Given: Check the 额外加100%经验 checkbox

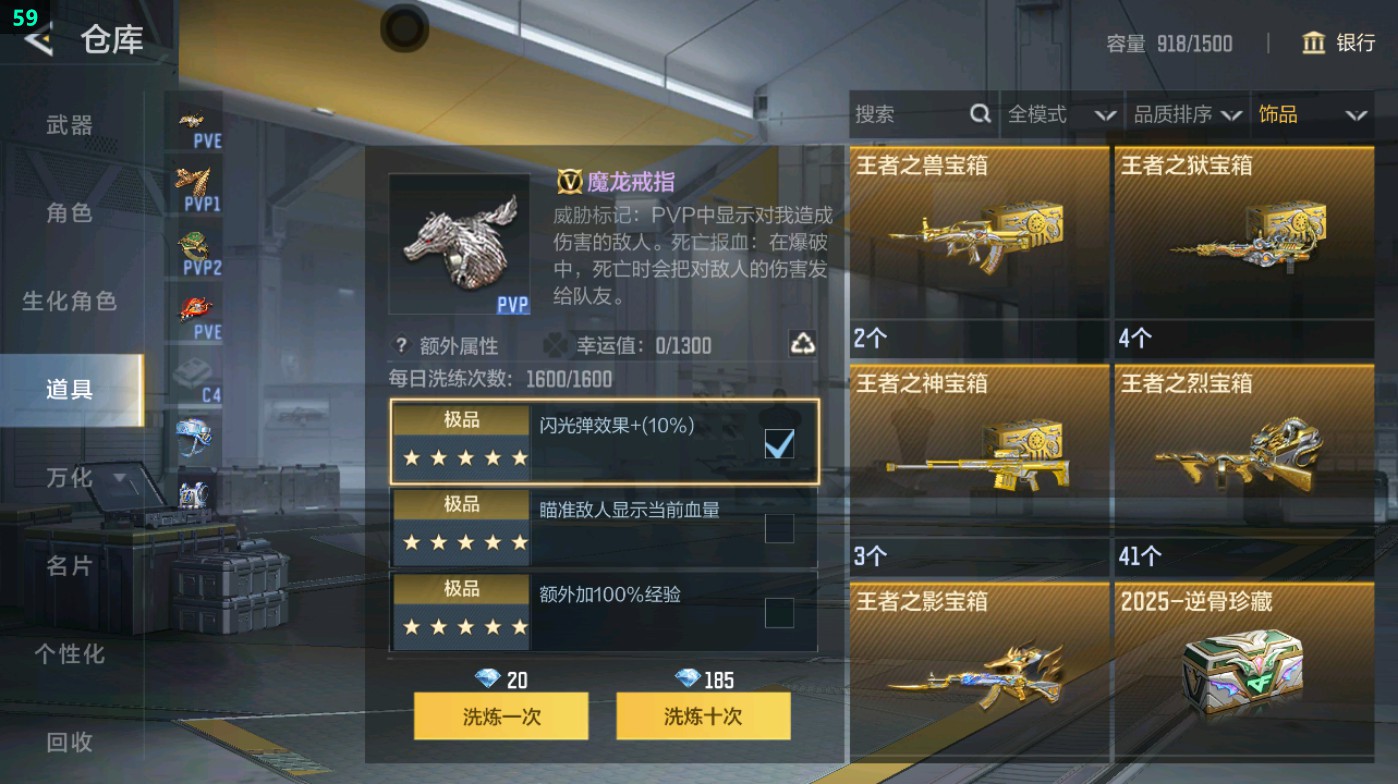Looking at the screenshot, I should (x=778, y=613).
